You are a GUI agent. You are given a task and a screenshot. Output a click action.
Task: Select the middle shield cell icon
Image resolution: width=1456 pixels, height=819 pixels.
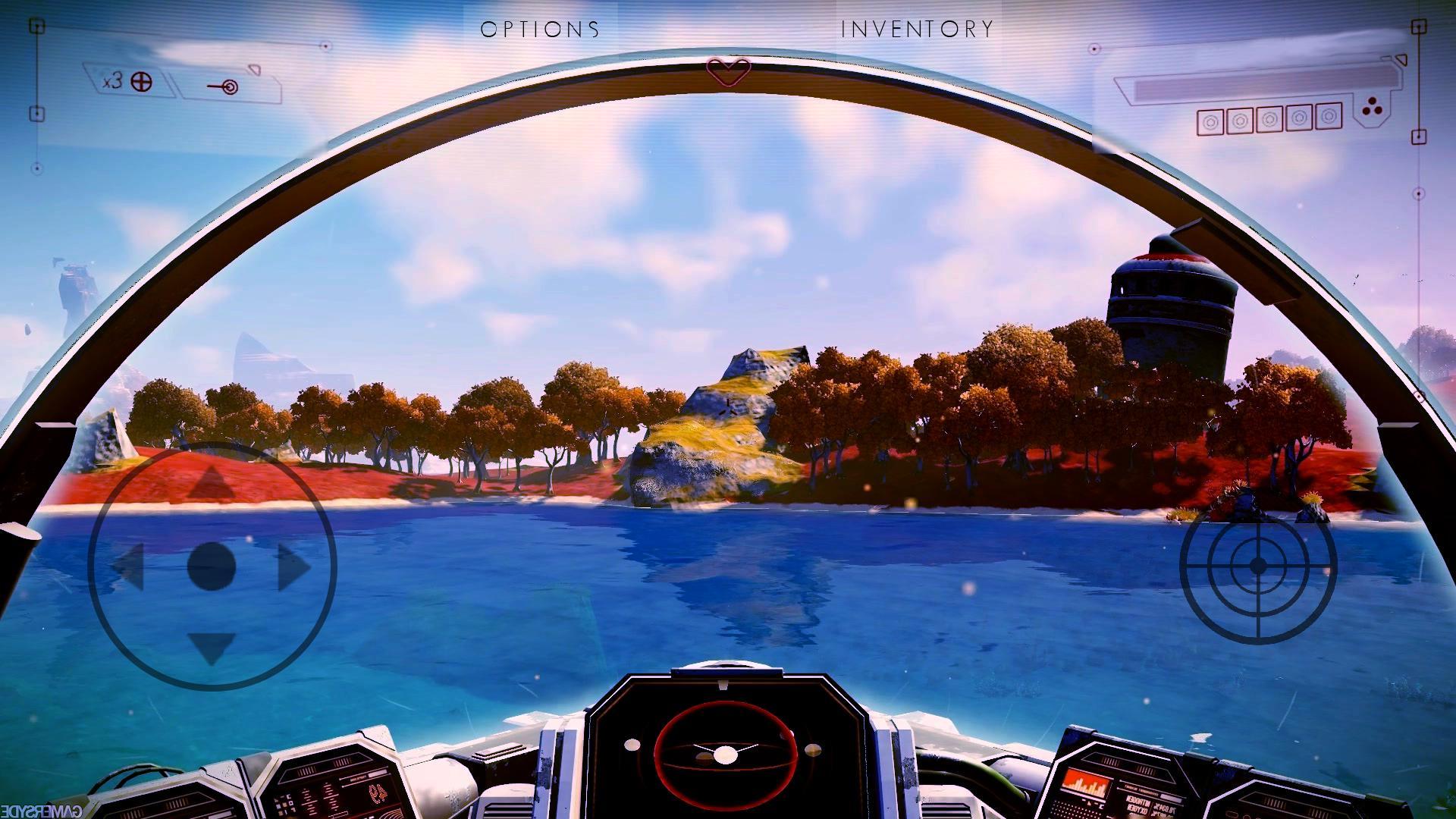click(x=1268, y=120)
